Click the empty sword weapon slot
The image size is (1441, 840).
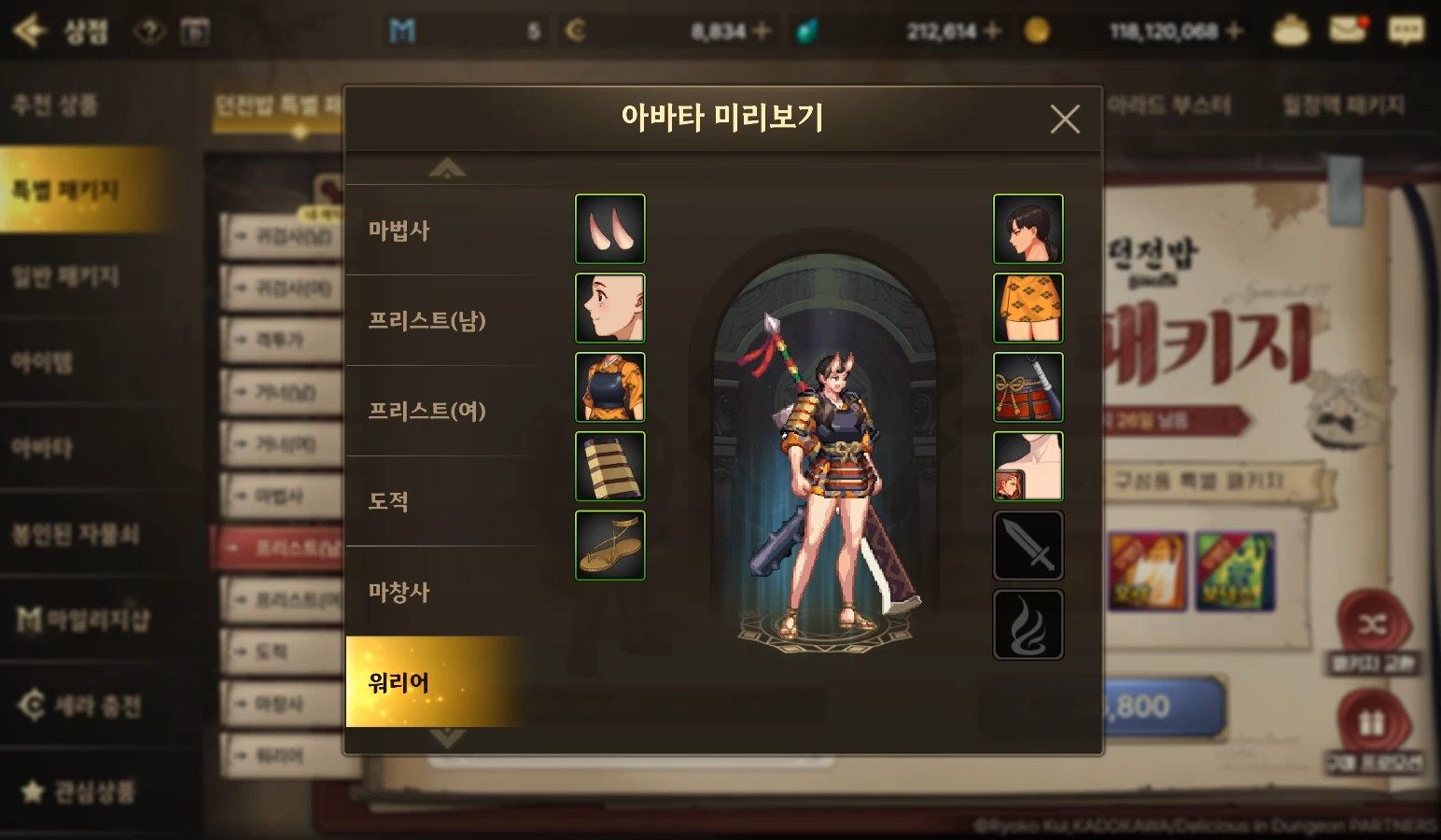1028,545
